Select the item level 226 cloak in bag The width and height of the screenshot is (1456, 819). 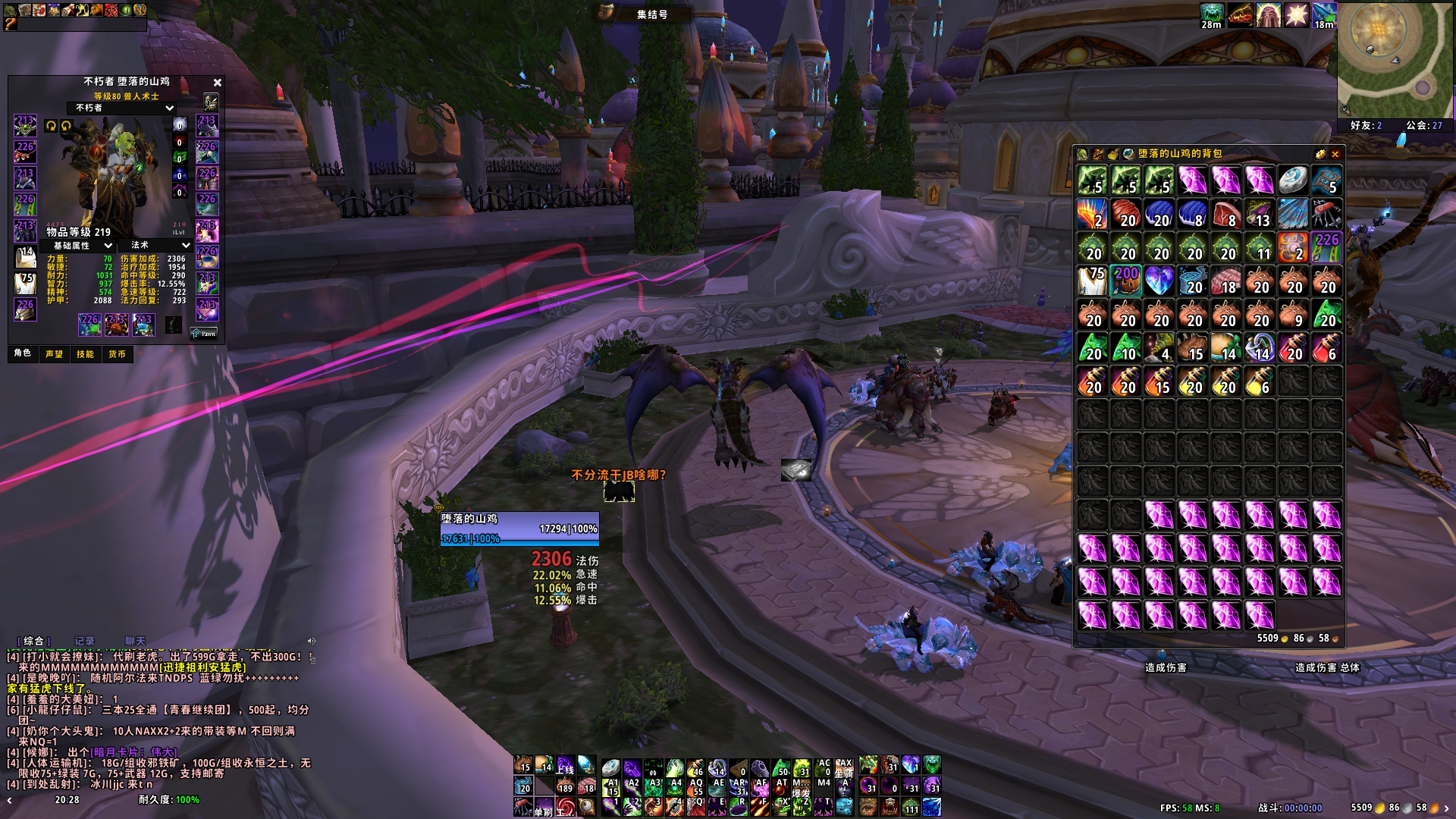pyautogui.click(x=1326, y=248)
